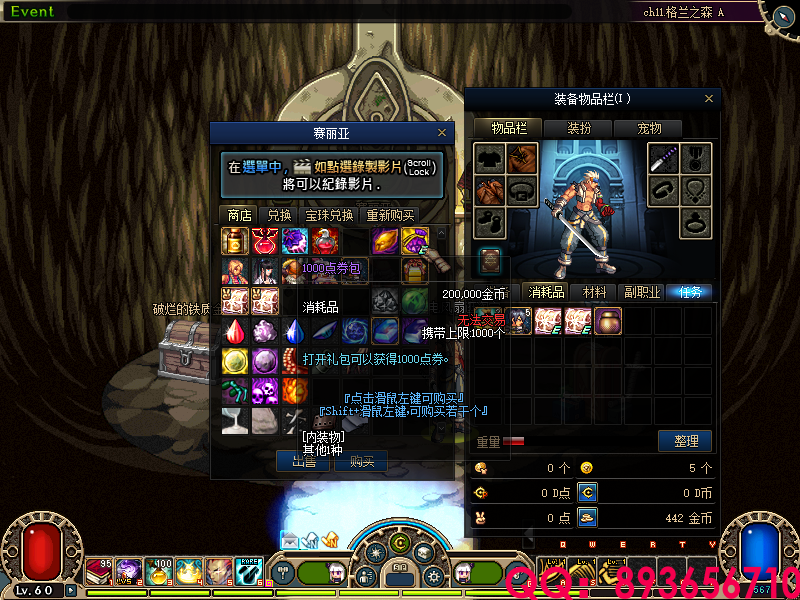Close the 赛丽亚 shop window

click(x=442, y=132)
